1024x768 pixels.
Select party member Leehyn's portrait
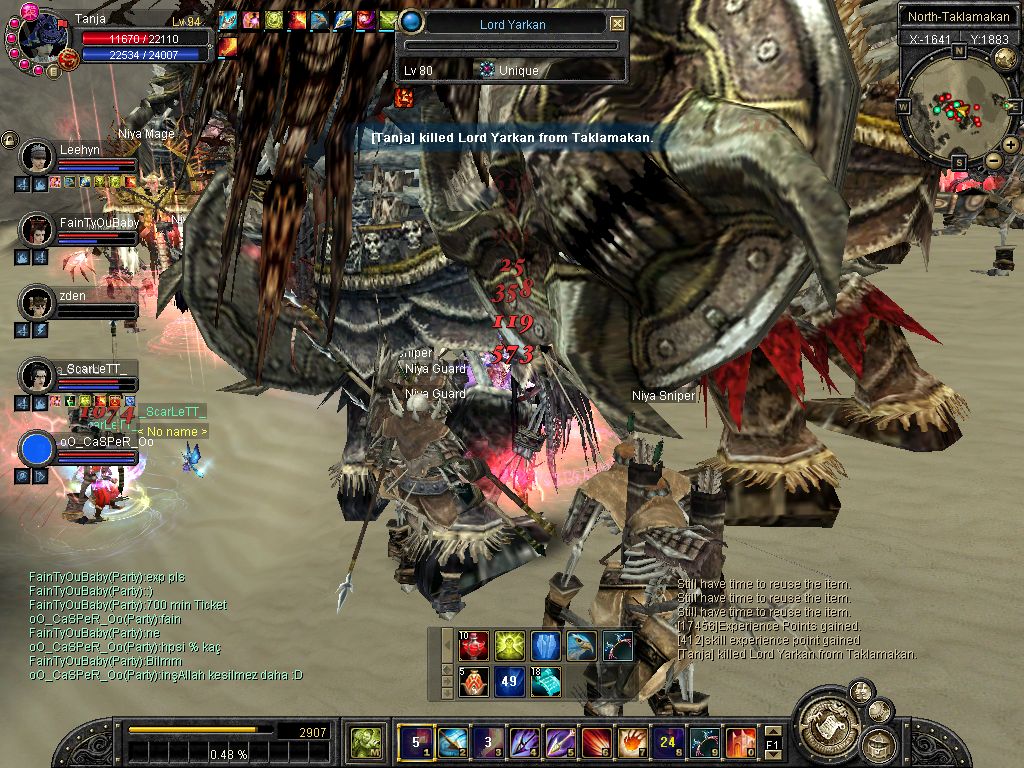click(x=38, y=157)
